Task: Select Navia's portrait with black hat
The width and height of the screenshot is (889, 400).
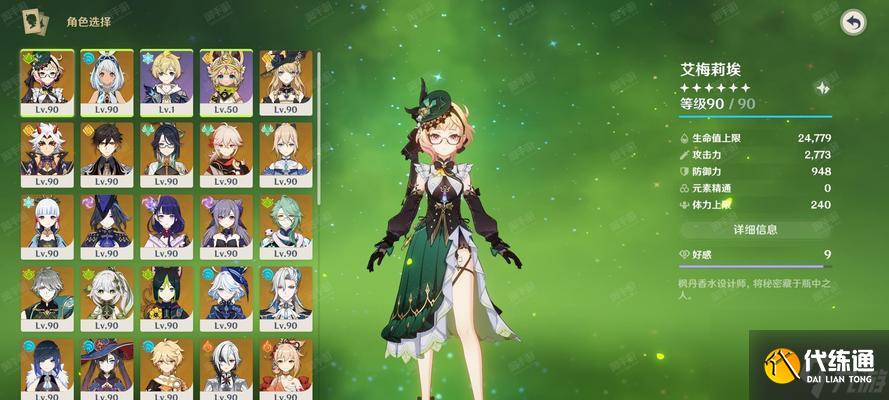Action: coord(286,82)
